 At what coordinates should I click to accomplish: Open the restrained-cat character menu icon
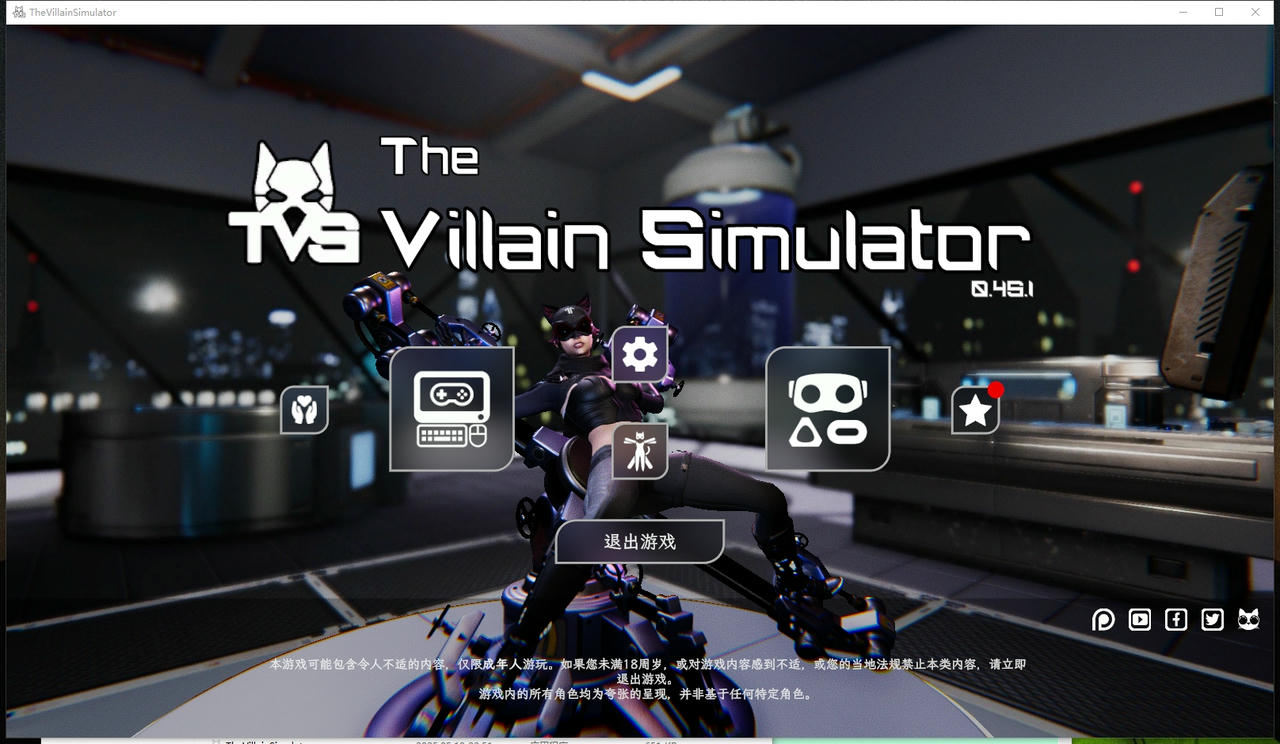(x=640, y=450)
